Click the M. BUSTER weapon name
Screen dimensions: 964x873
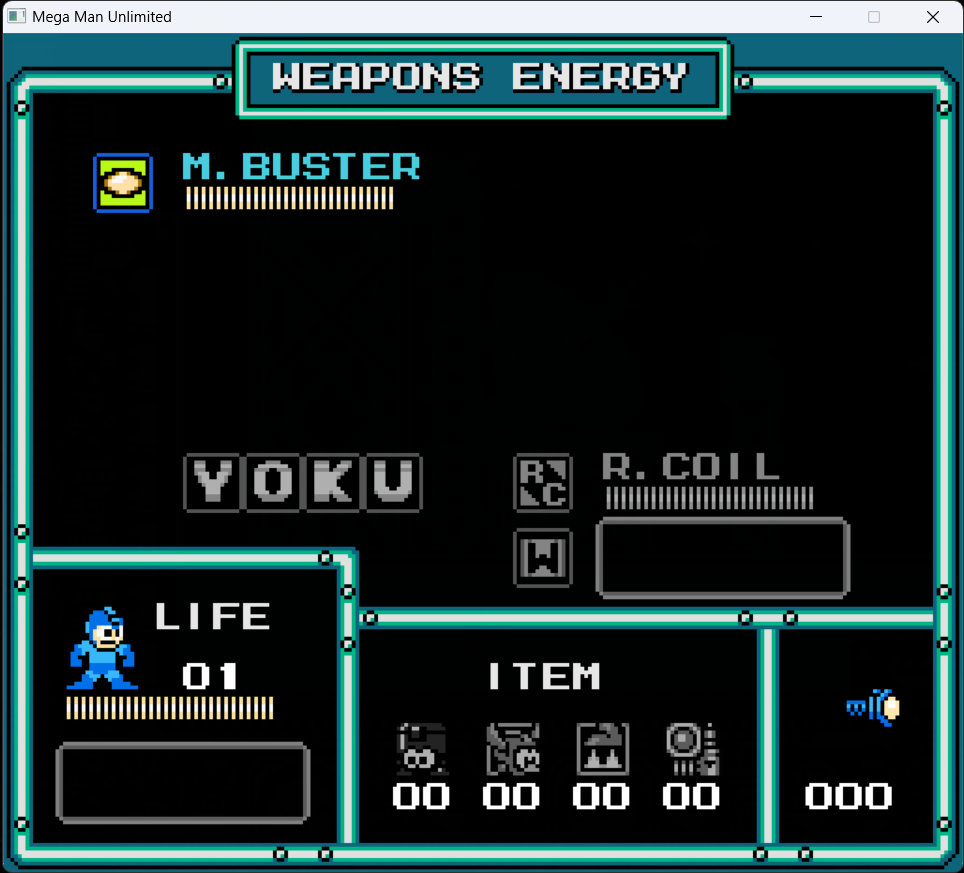click(301, 166)
